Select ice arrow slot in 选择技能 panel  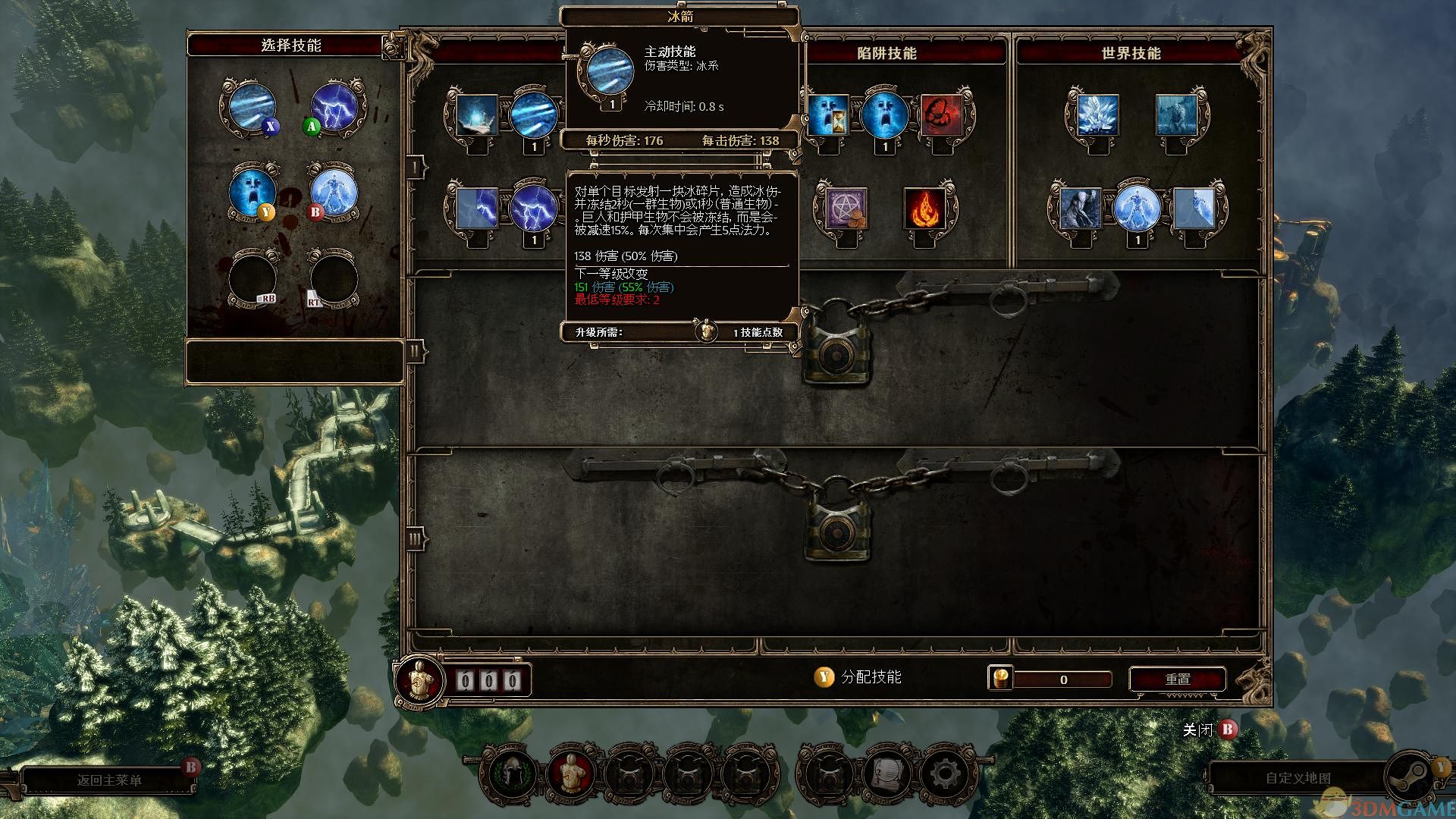tap(252, 107)
